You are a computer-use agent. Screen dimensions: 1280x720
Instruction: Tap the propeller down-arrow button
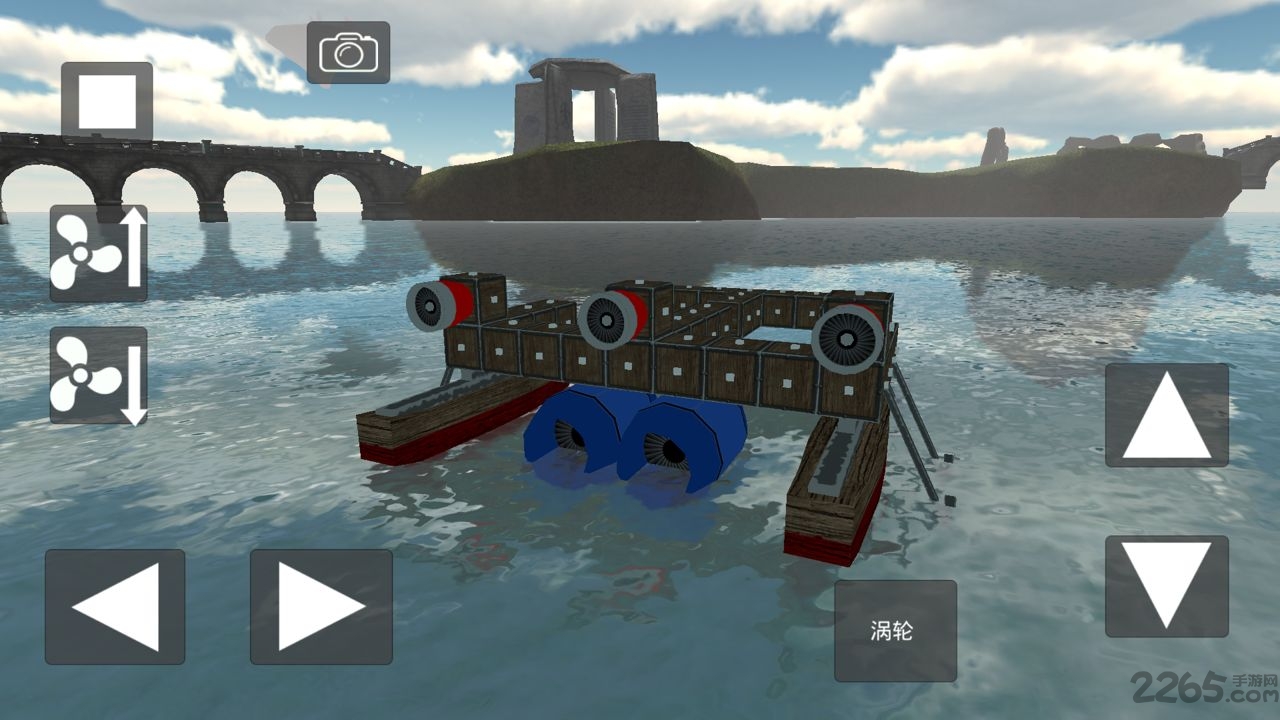[x=99, y=376]
